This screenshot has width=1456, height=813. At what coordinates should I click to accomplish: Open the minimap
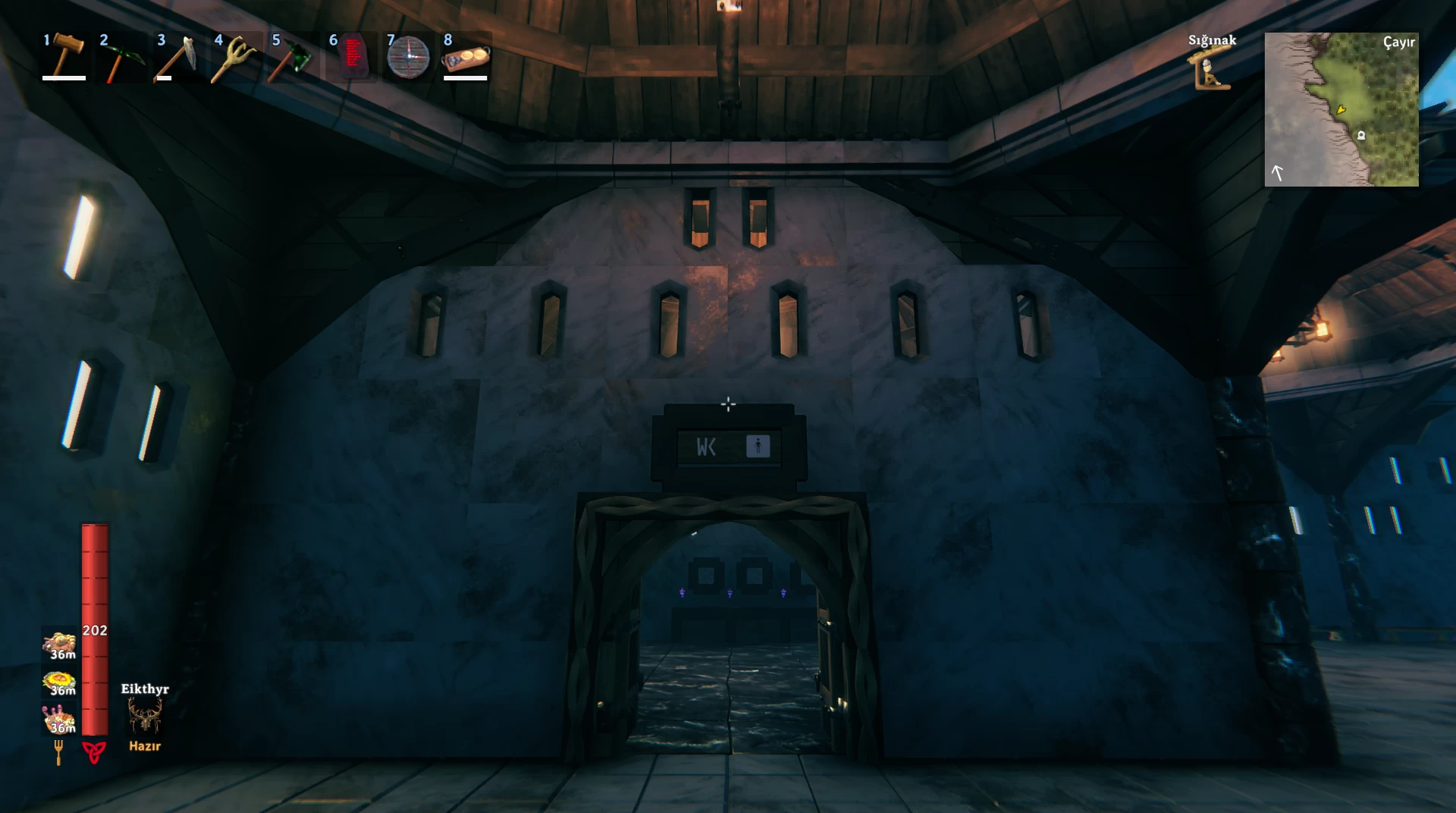click(1341, 109)
